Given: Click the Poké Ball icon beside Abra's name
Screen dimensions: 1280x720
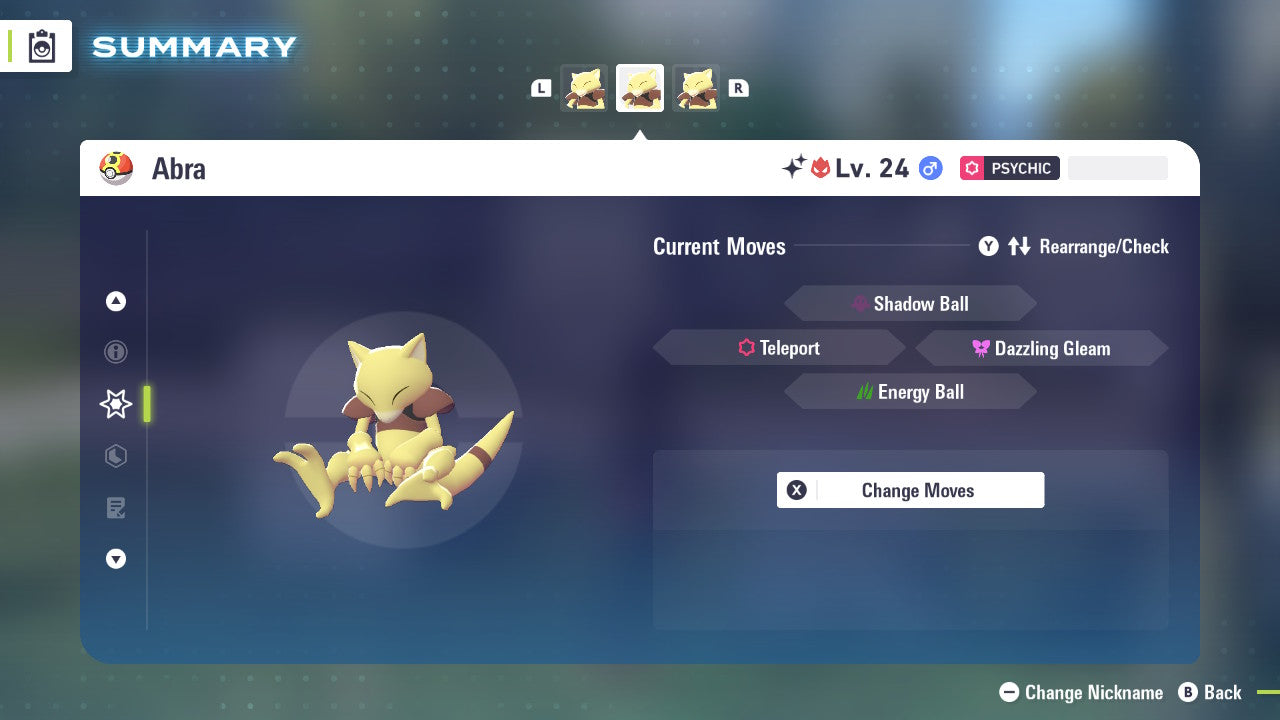Looking at the screenshot, I should point(116,168).
